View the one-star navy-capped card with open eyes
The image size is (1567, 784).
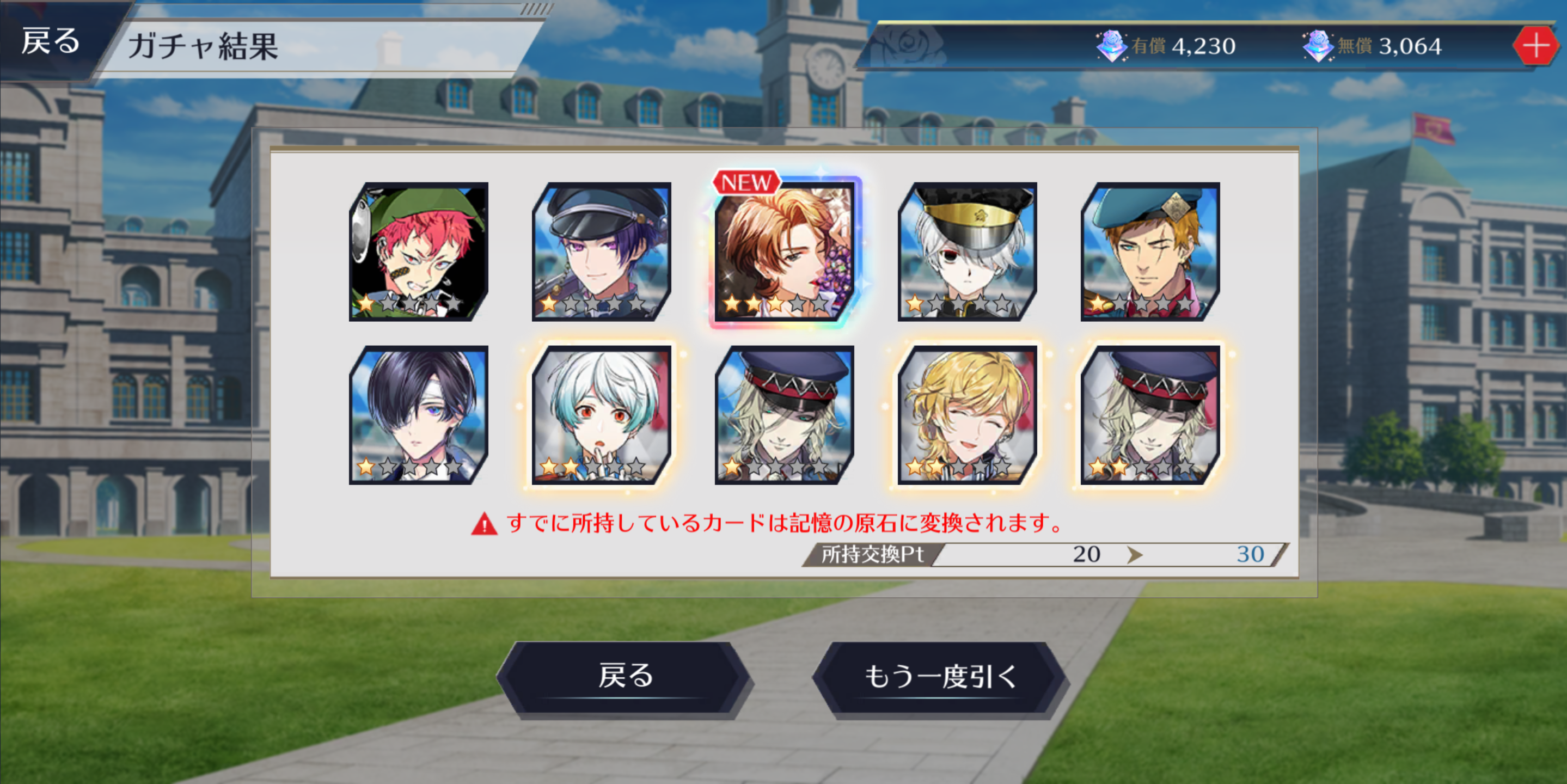[x=784, y=415]
